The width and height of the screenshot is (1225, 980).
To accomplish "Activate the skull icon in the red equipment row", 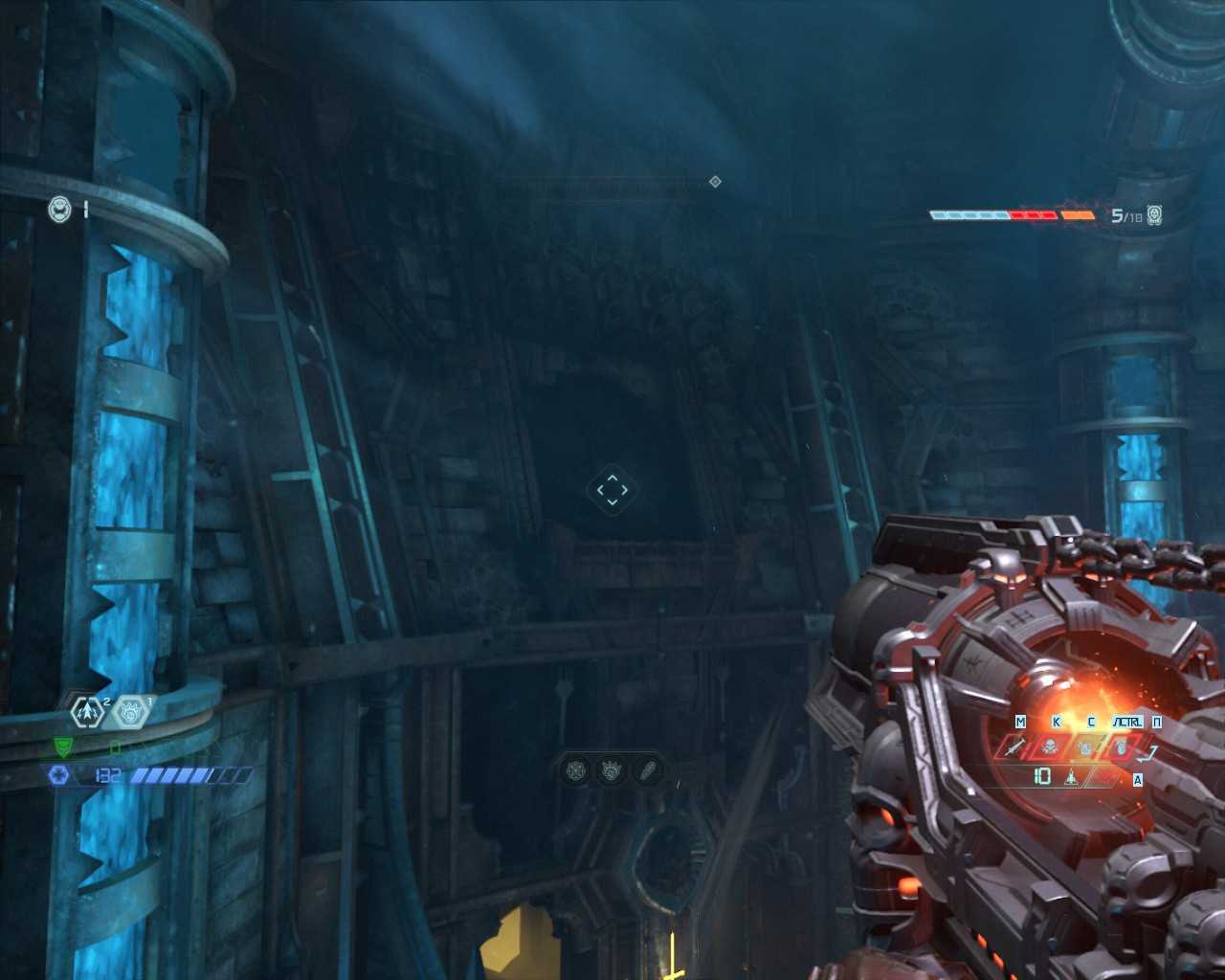I will pyautogui.click(x=1051, y=747).
